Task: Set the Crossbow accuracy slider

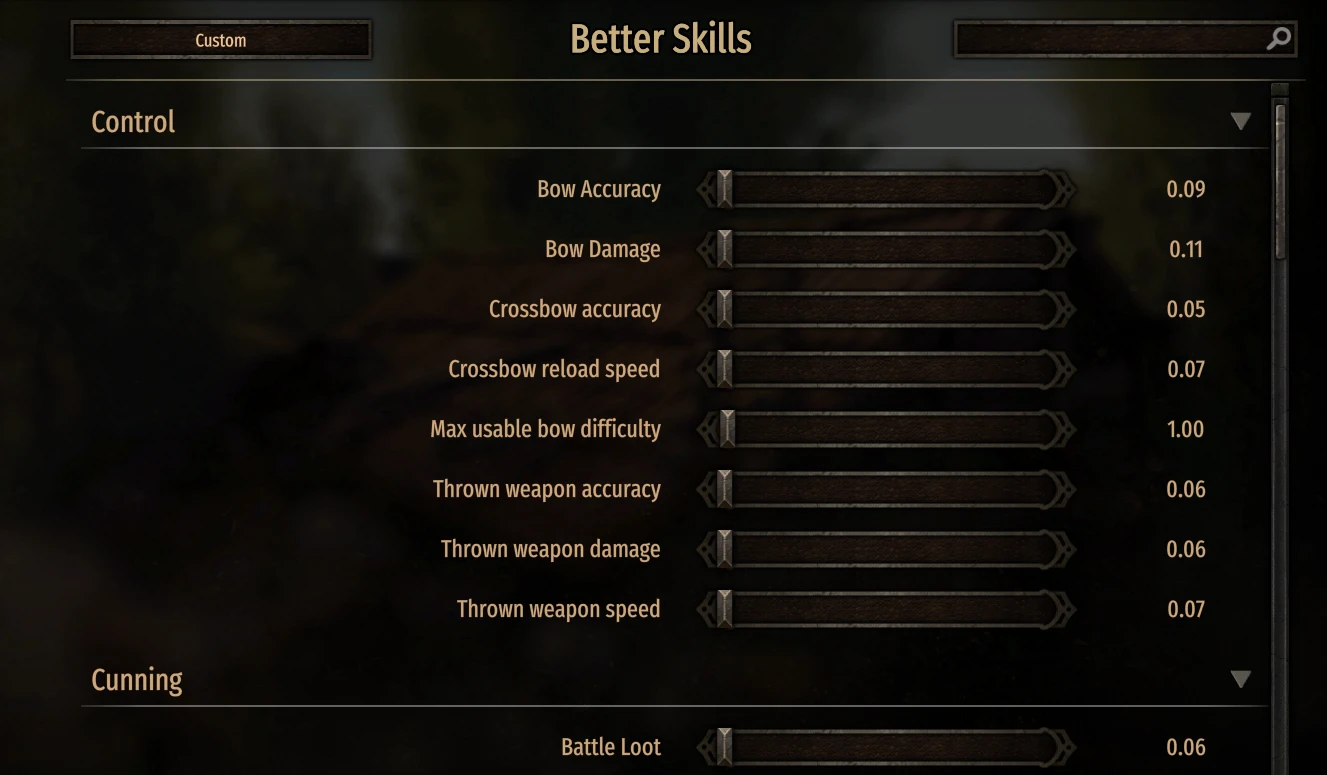Action: (885, 309)
